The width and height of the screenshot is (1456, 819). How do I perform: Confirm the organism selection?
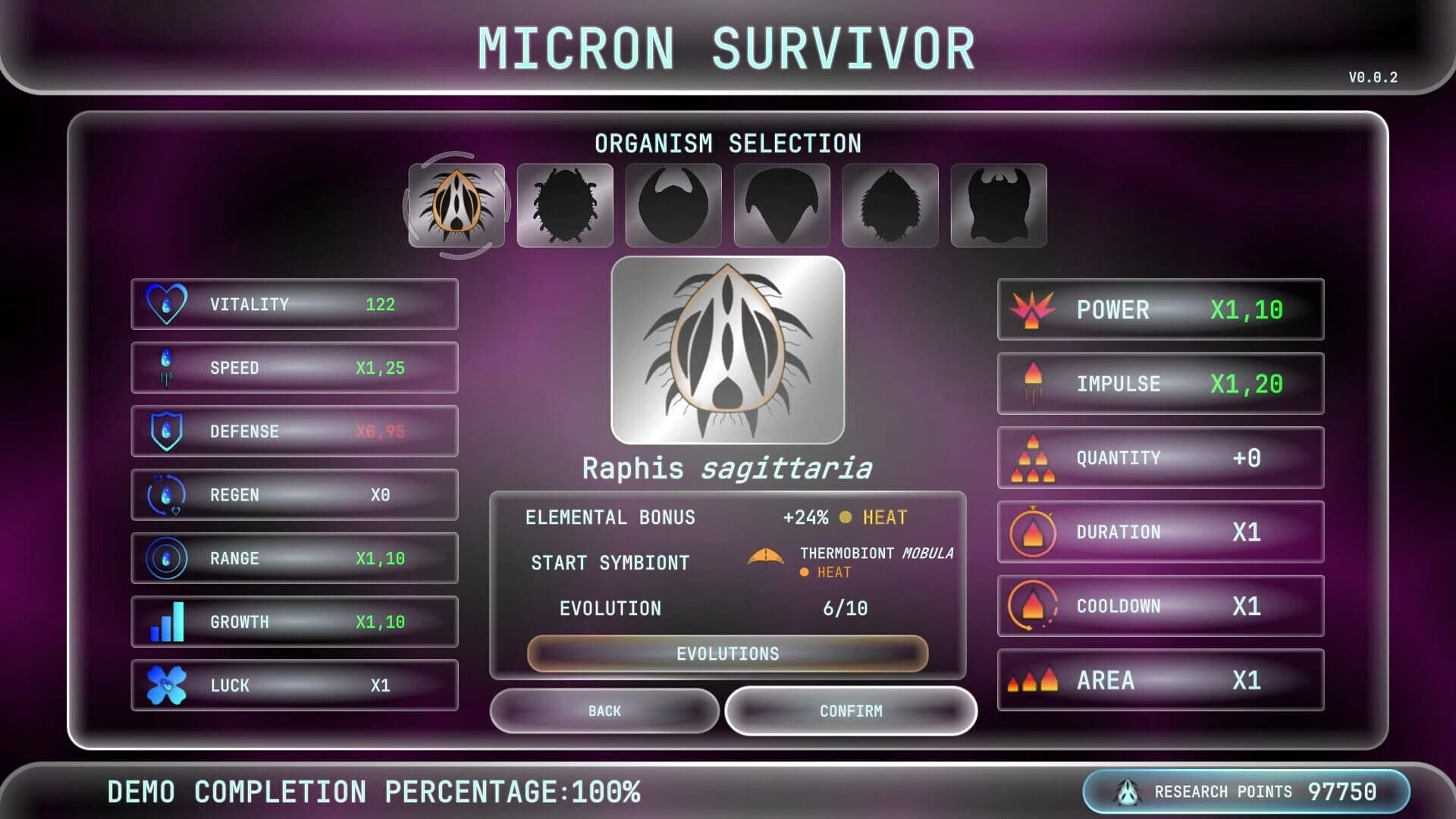(851, 711)
